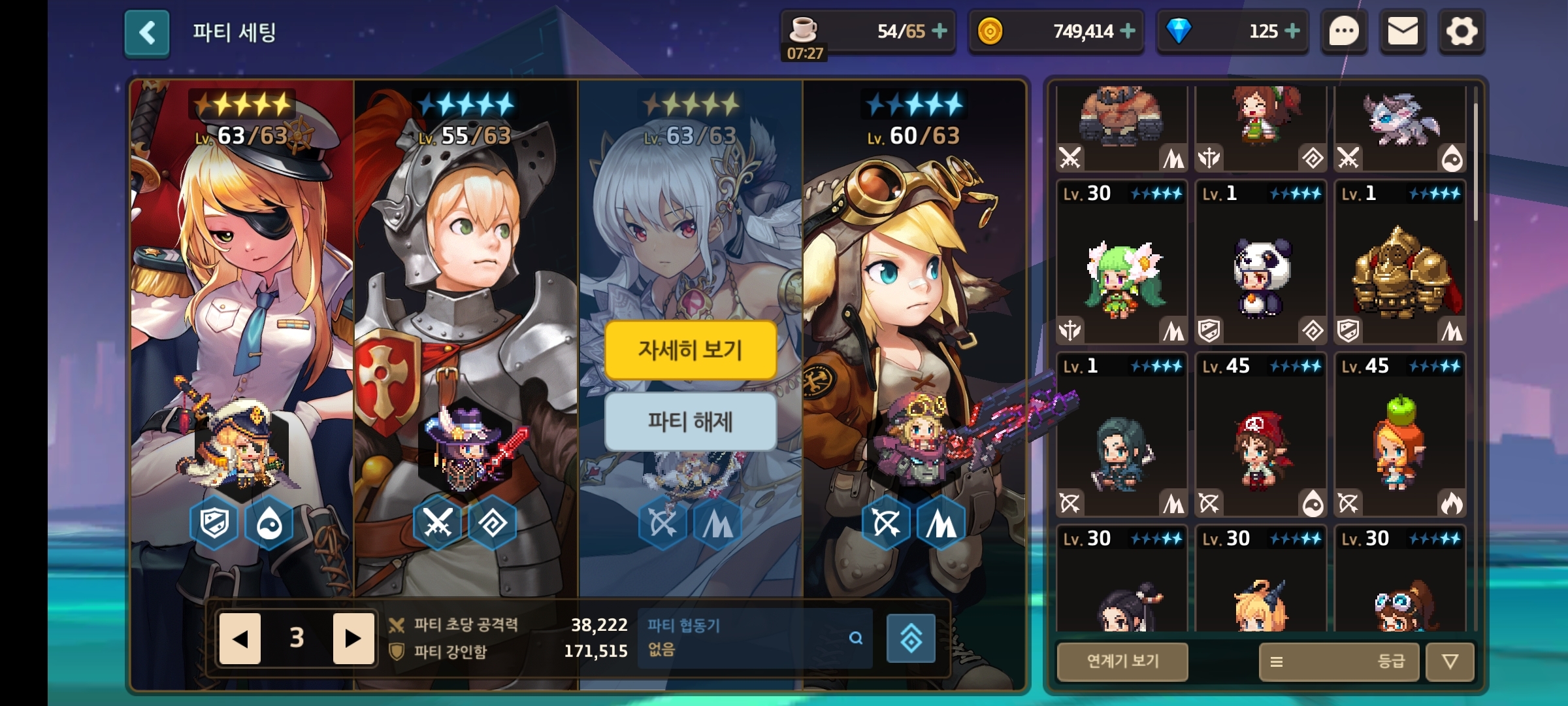Open the mailbox envelope

tap(1403, 31)
